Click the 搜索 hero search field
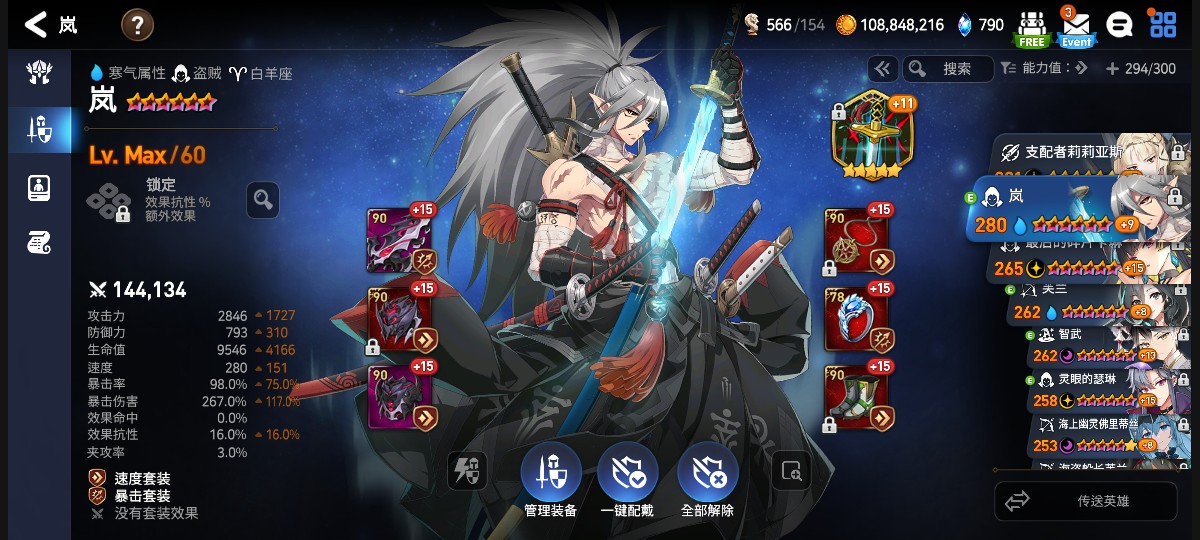 click(x=948, y=69)
